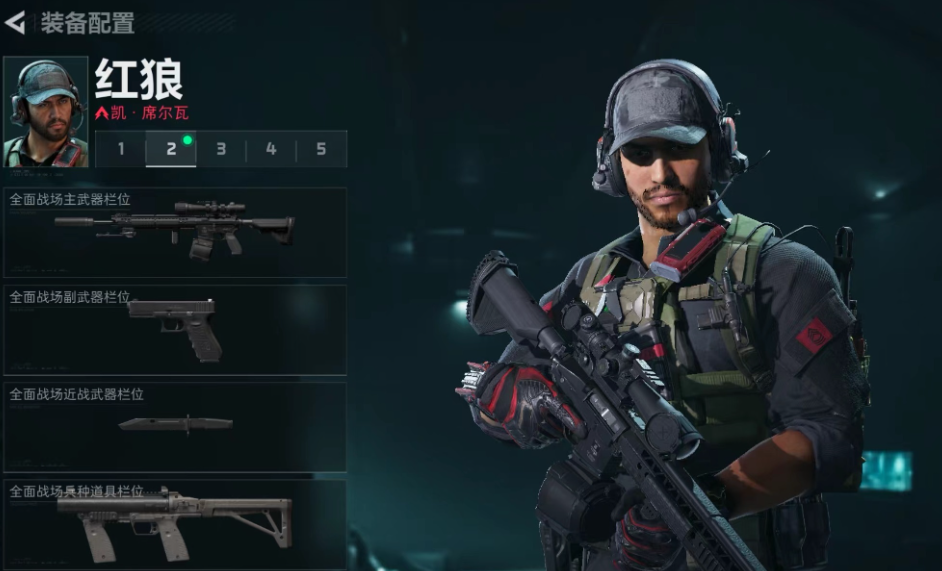942x571 pixels.
Task: Switch to loadout preset 3
Action: tap(221, 149)
